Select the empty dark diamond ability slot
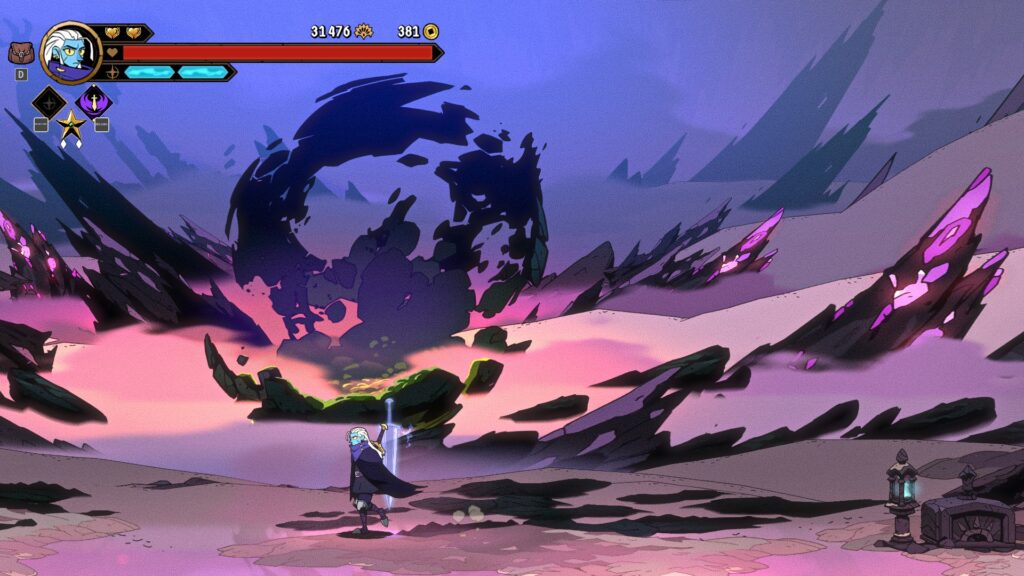 click(x=48, y=102)
